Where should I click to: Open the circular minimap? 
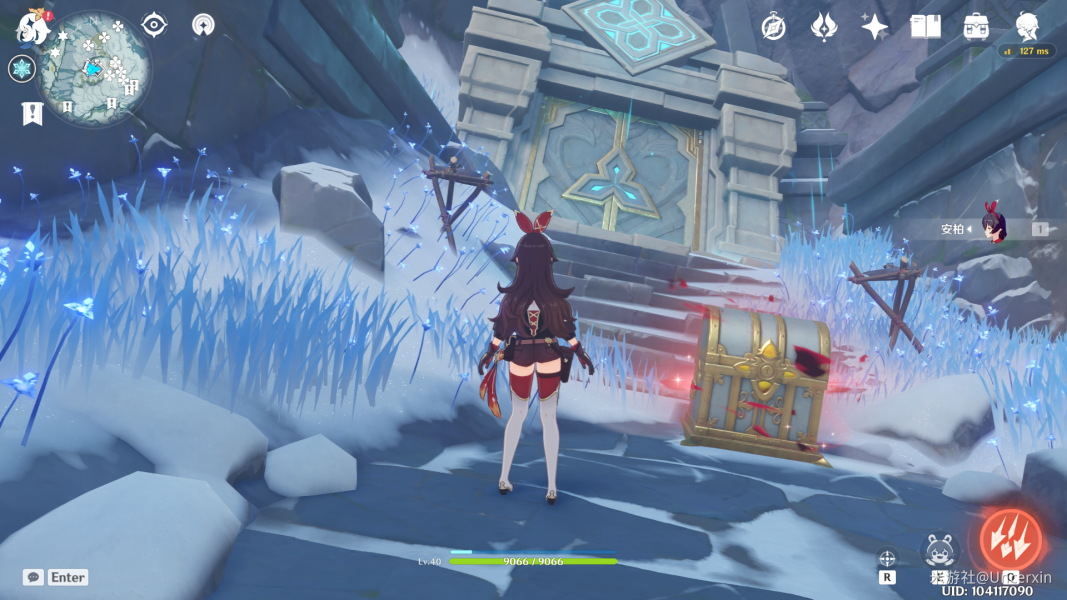click(96, 69)
